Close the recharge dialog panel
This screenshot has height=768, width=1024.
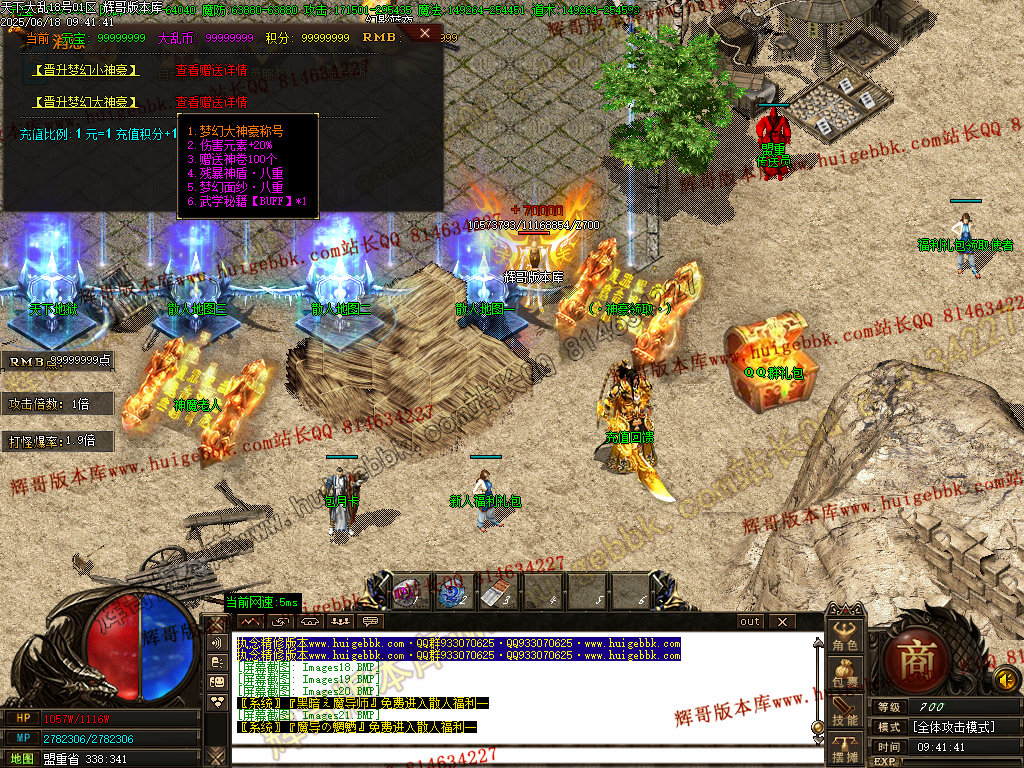click(424, 33)
